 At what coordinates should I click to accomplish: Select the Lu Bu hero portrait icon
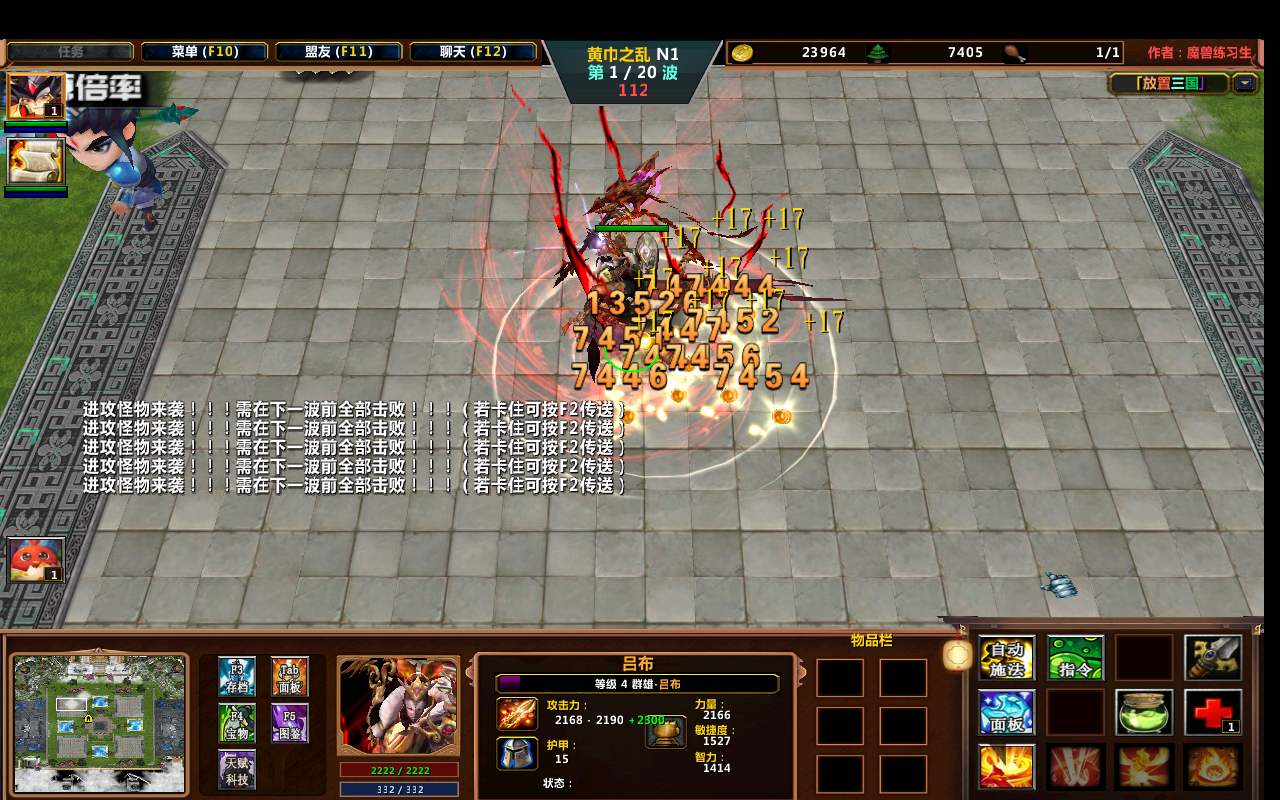tap(36, 97)
